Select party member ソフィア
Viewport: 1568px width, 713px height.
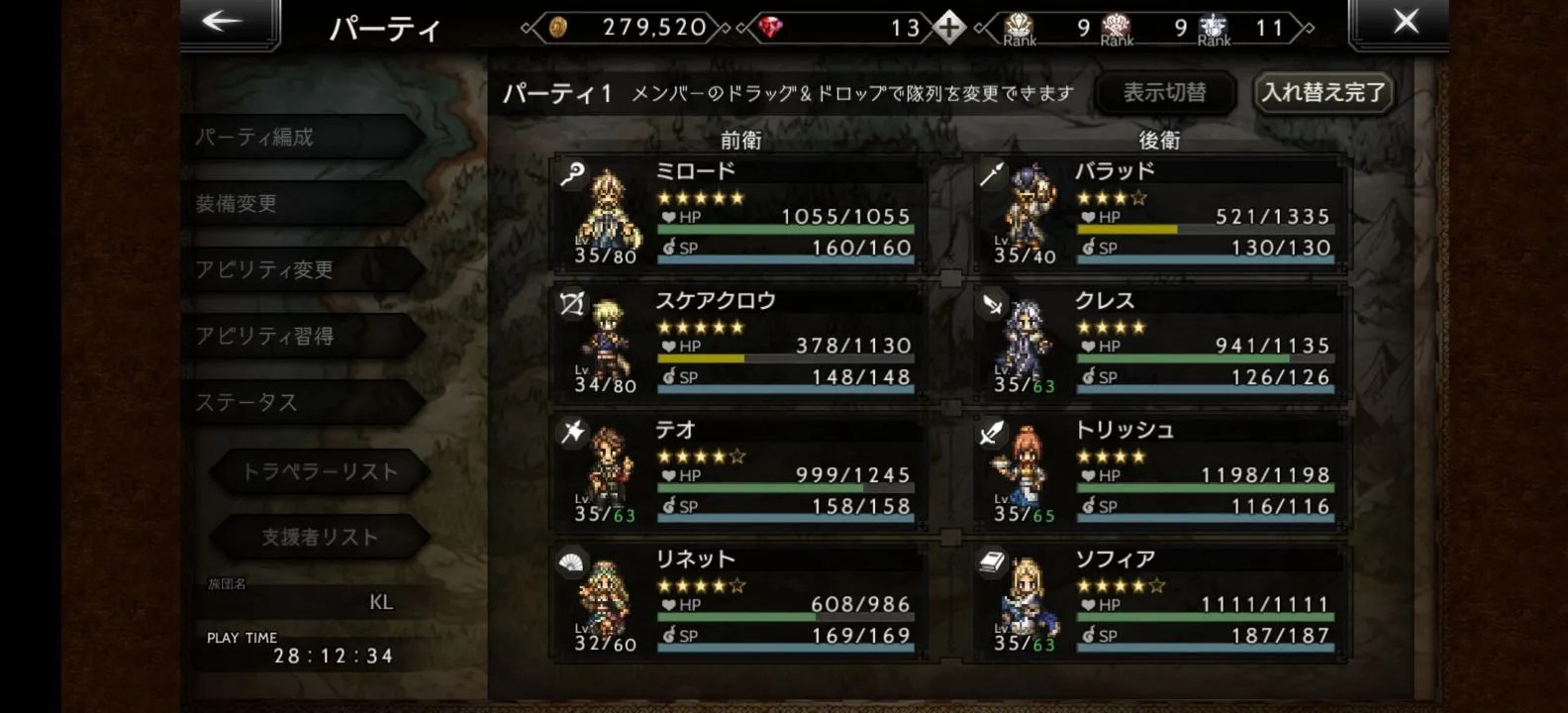pyautogui.click(x=1160, y=600)
